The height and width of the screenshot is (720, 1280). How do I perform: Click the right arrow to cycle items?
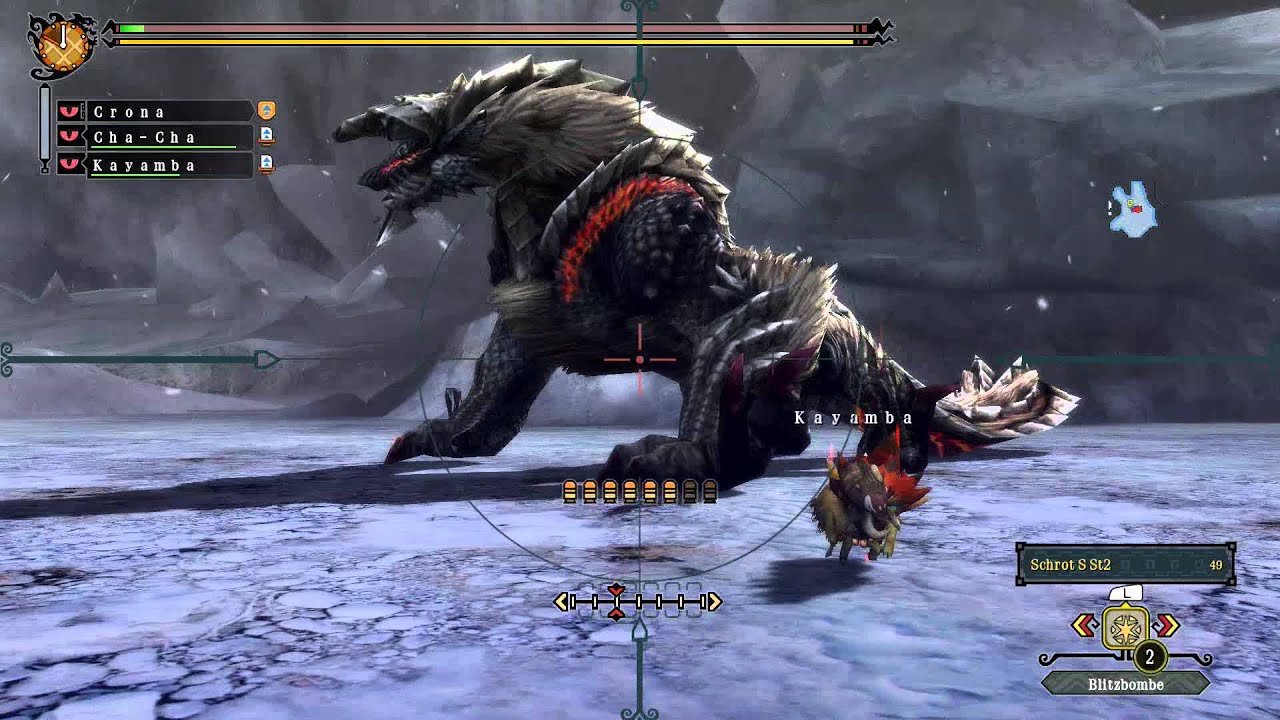point(1168,626)
